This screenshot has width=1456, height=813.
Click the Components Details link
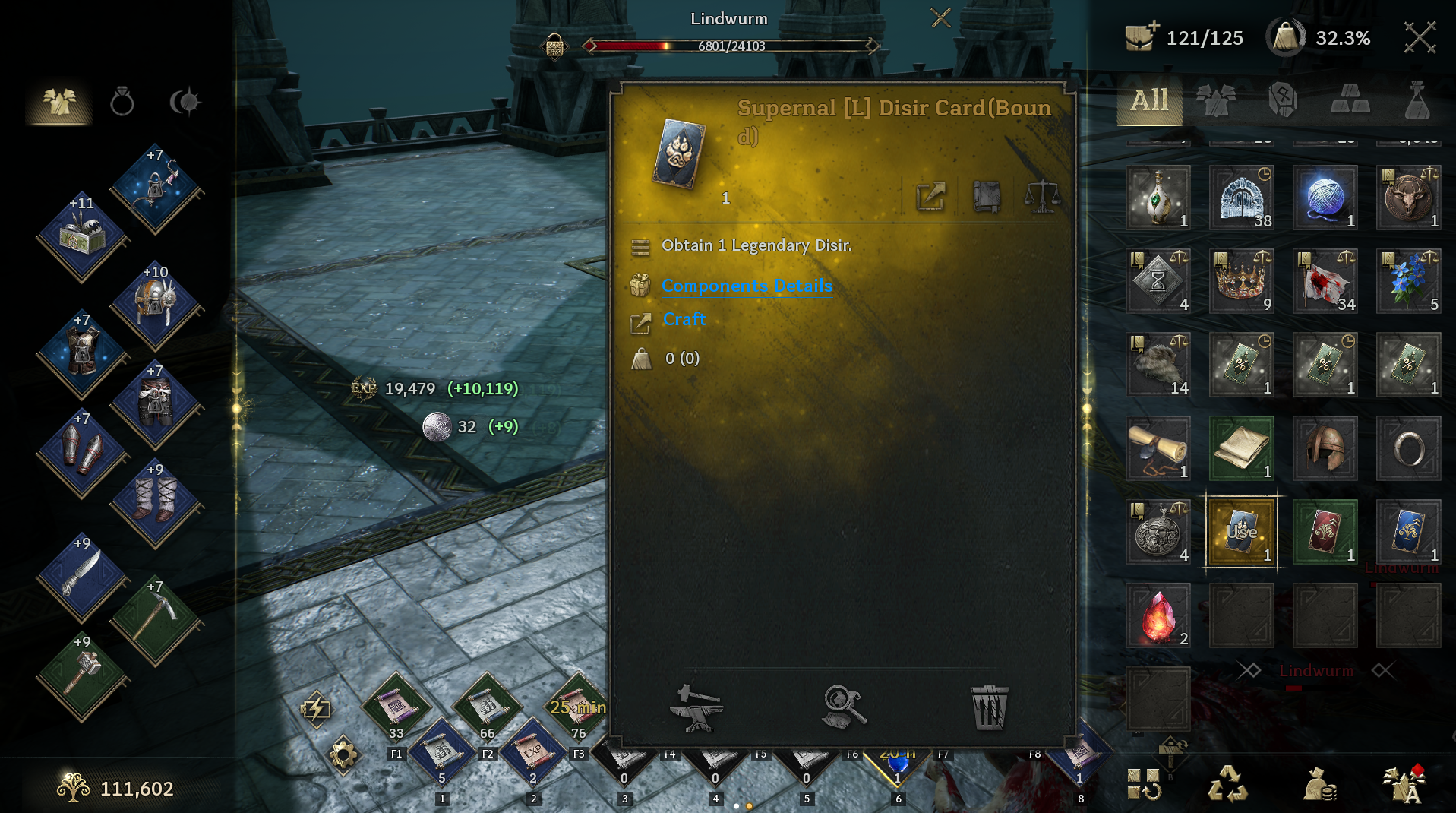tap(747, 286)
